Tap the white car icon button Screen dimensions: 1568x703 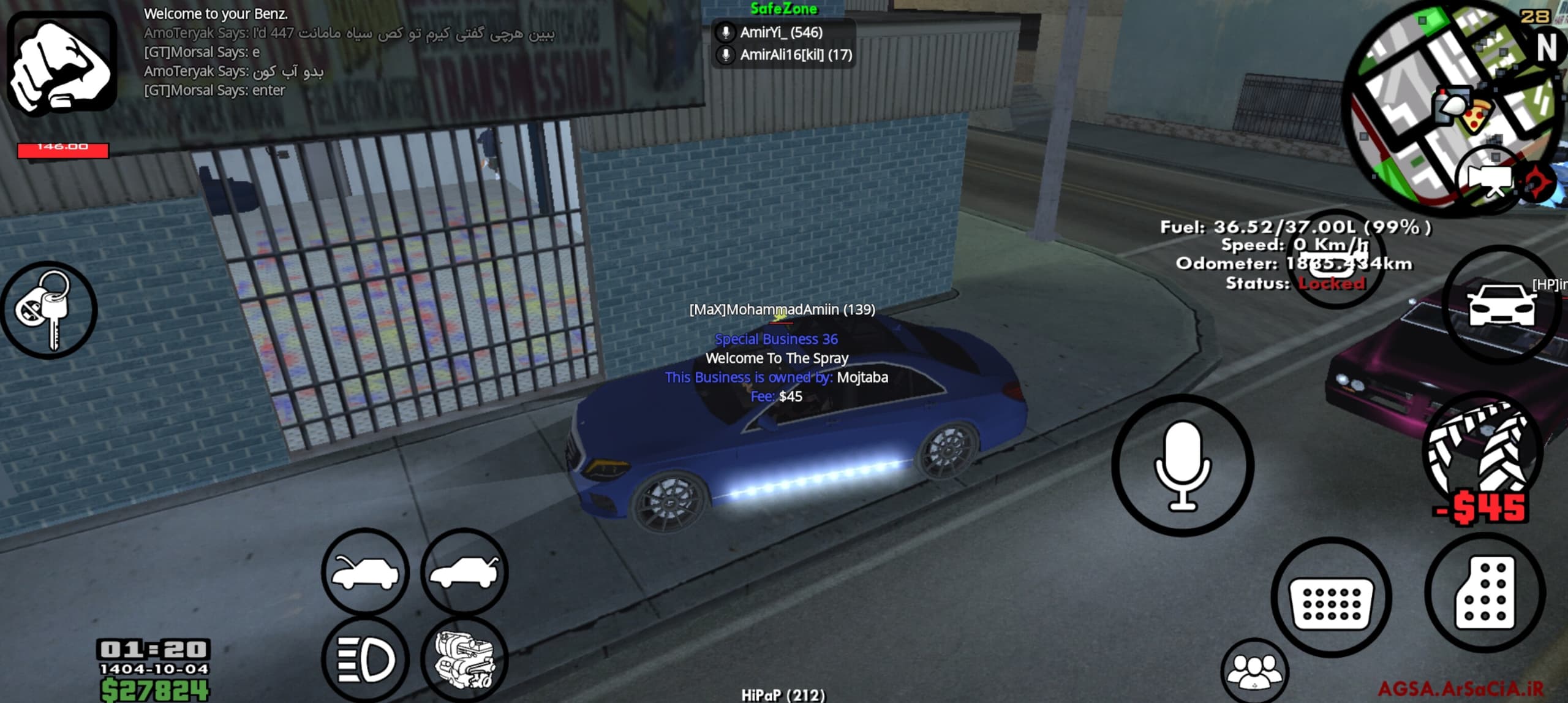pos(1502,305)
